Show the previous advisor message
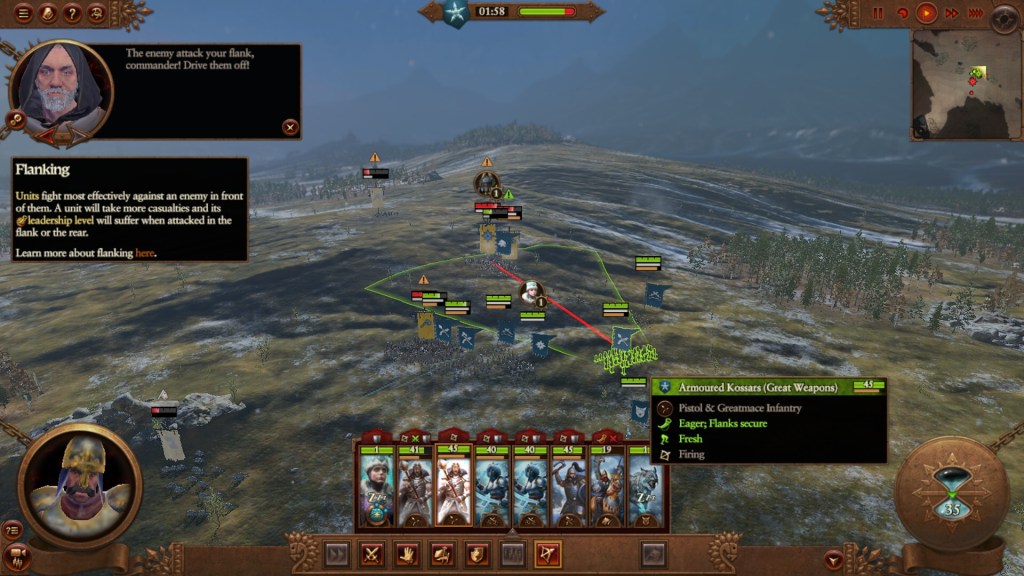The width and height of the screenshot is (1024, 576). 46,133
